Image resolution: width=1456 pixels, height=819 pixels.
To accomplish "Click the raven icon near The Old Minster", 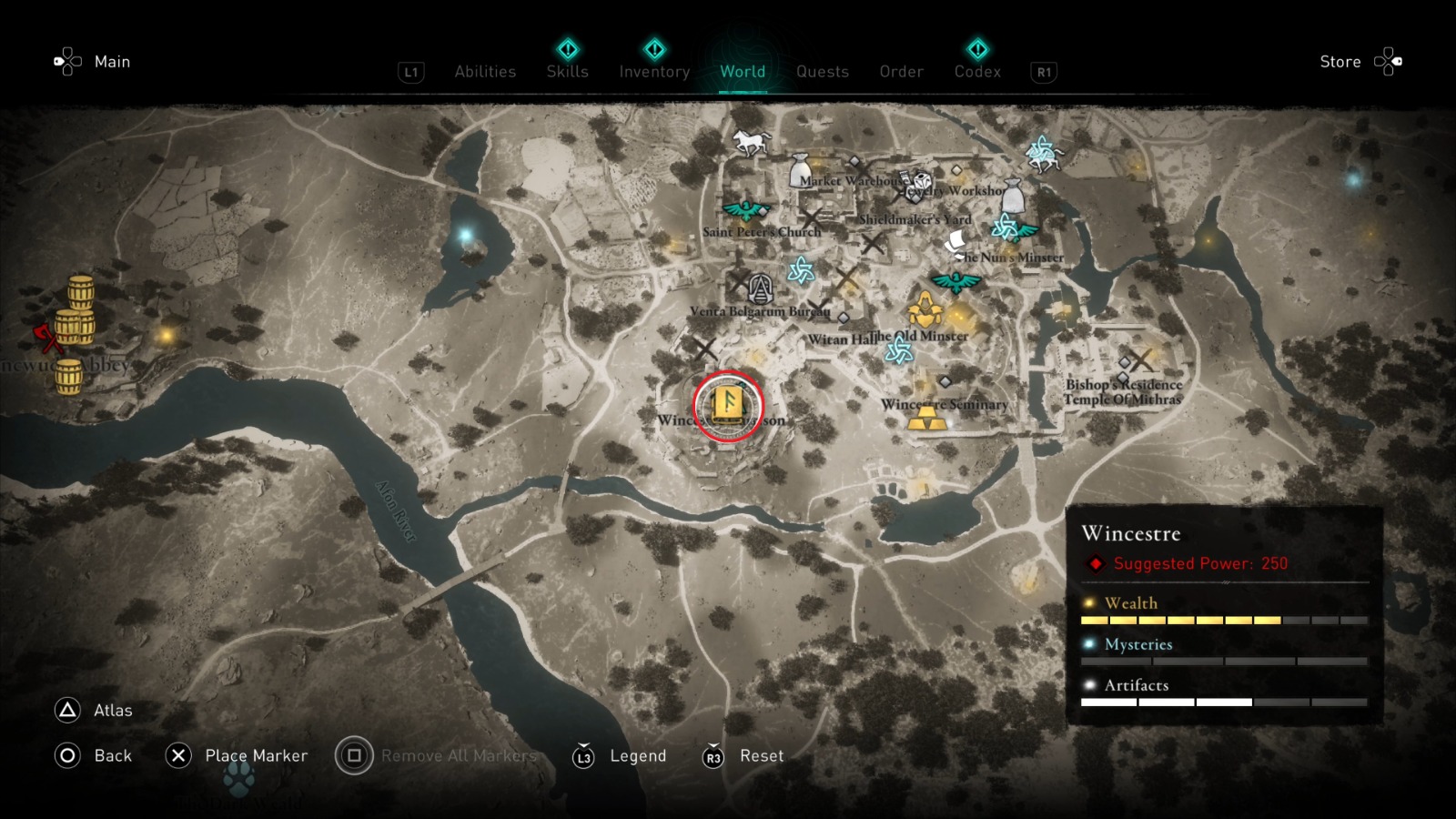I will pyautogui.click(x=955, y=281).
